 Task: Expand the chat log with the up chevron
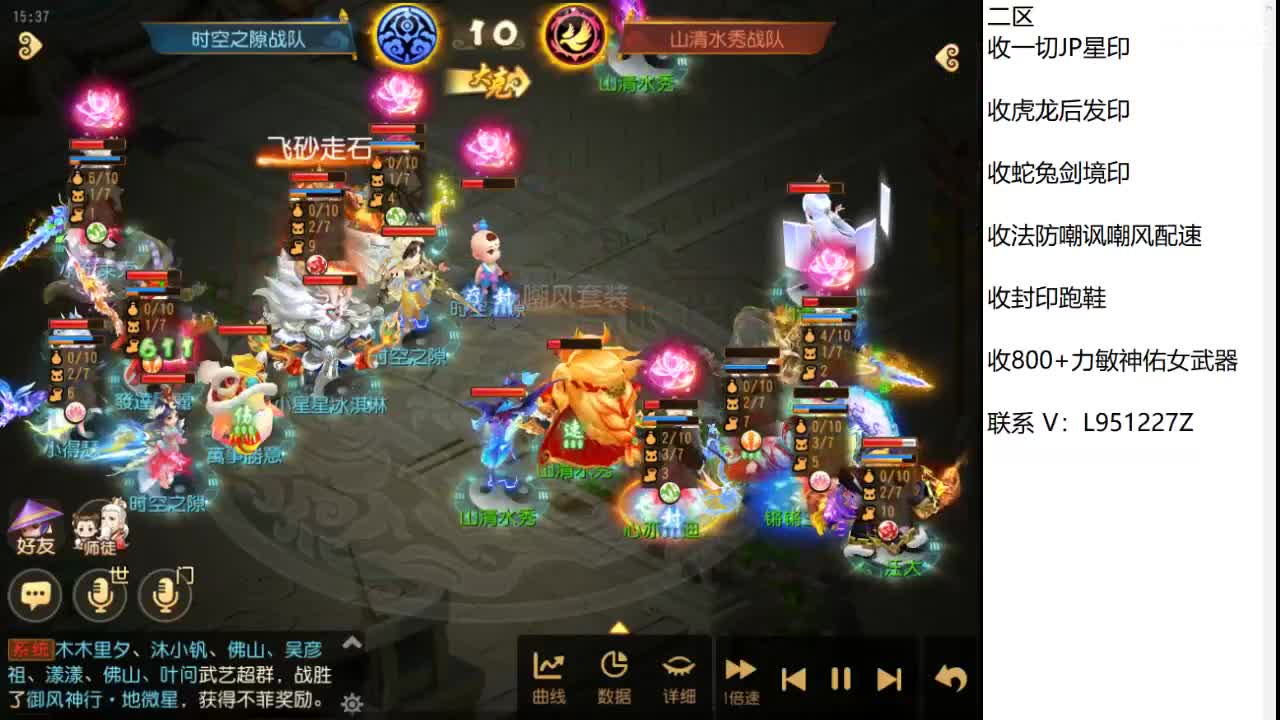352,644
